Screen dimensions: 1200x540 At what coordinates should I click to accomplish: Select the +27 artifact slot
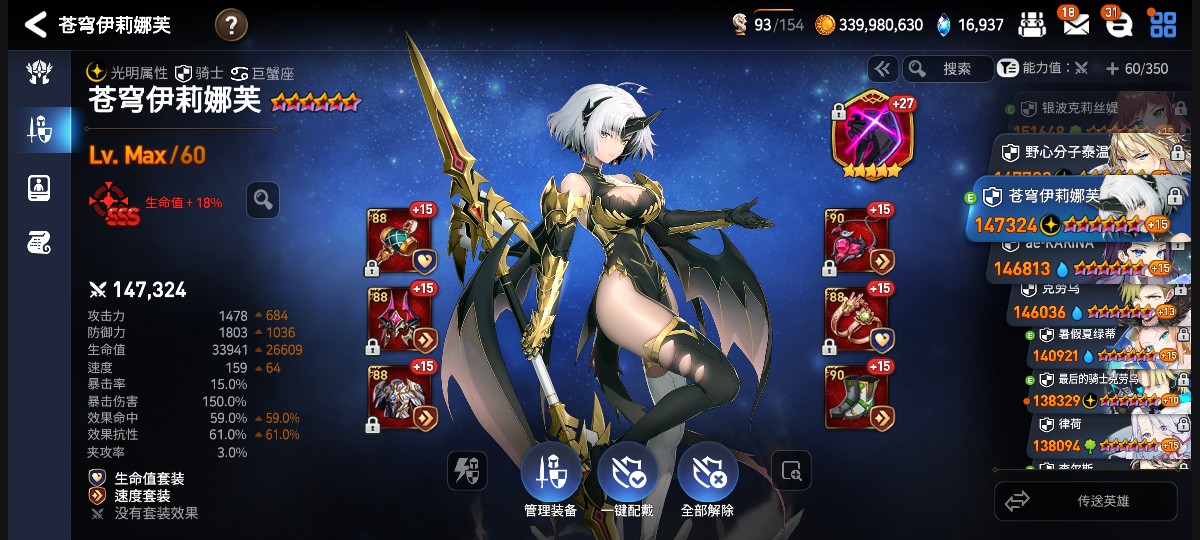click(872, 135)
